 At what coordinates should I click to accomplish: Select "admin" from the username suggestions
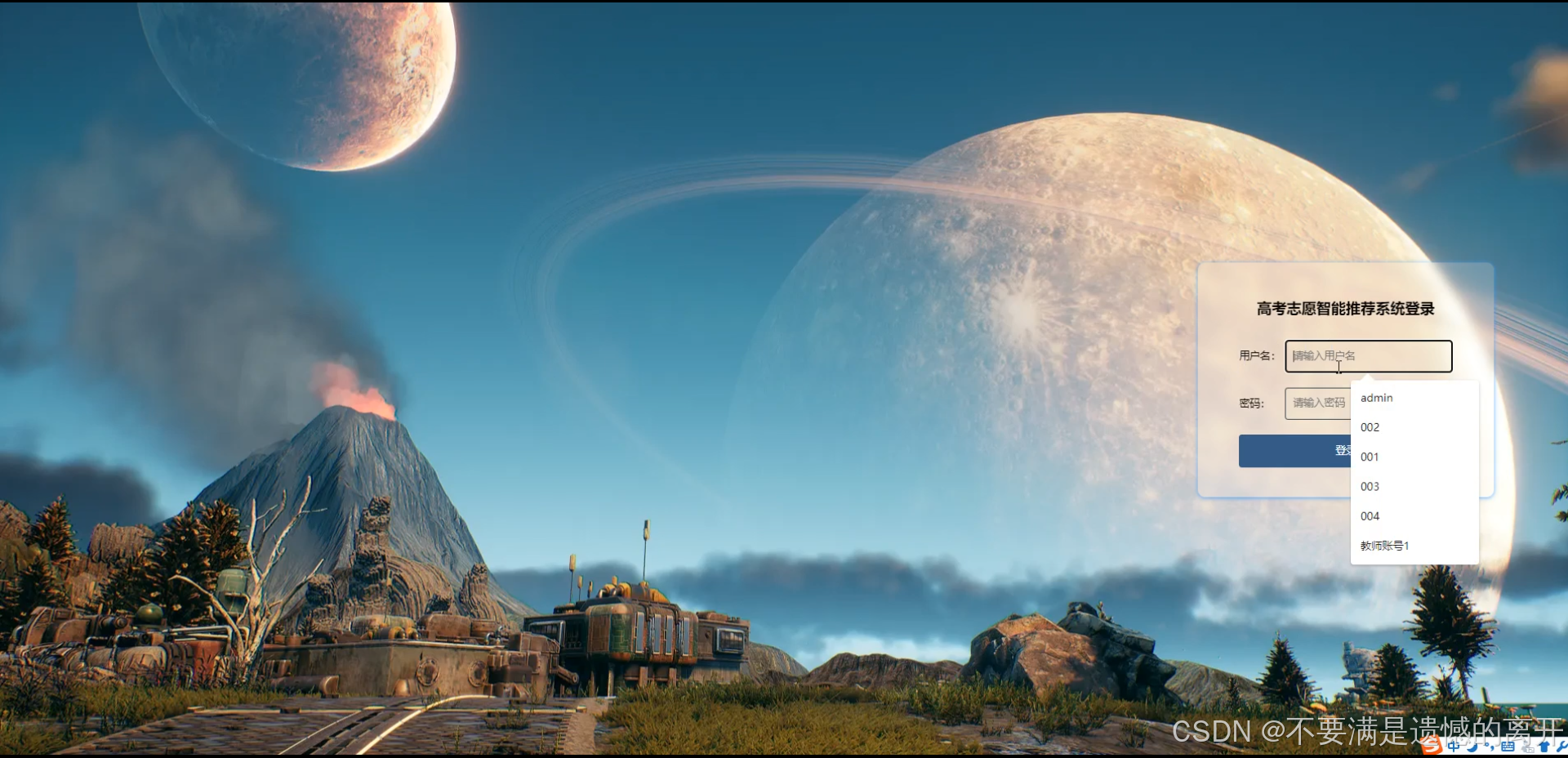click(1377, 398)
